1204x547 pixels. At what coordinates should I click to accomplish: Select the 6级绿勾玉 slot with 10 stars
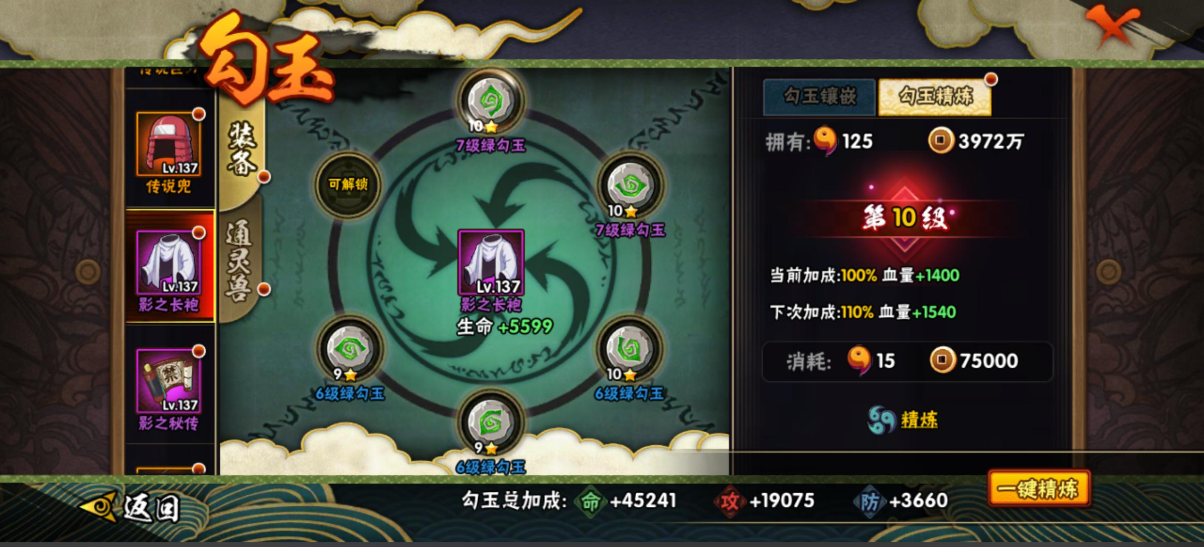630,350
